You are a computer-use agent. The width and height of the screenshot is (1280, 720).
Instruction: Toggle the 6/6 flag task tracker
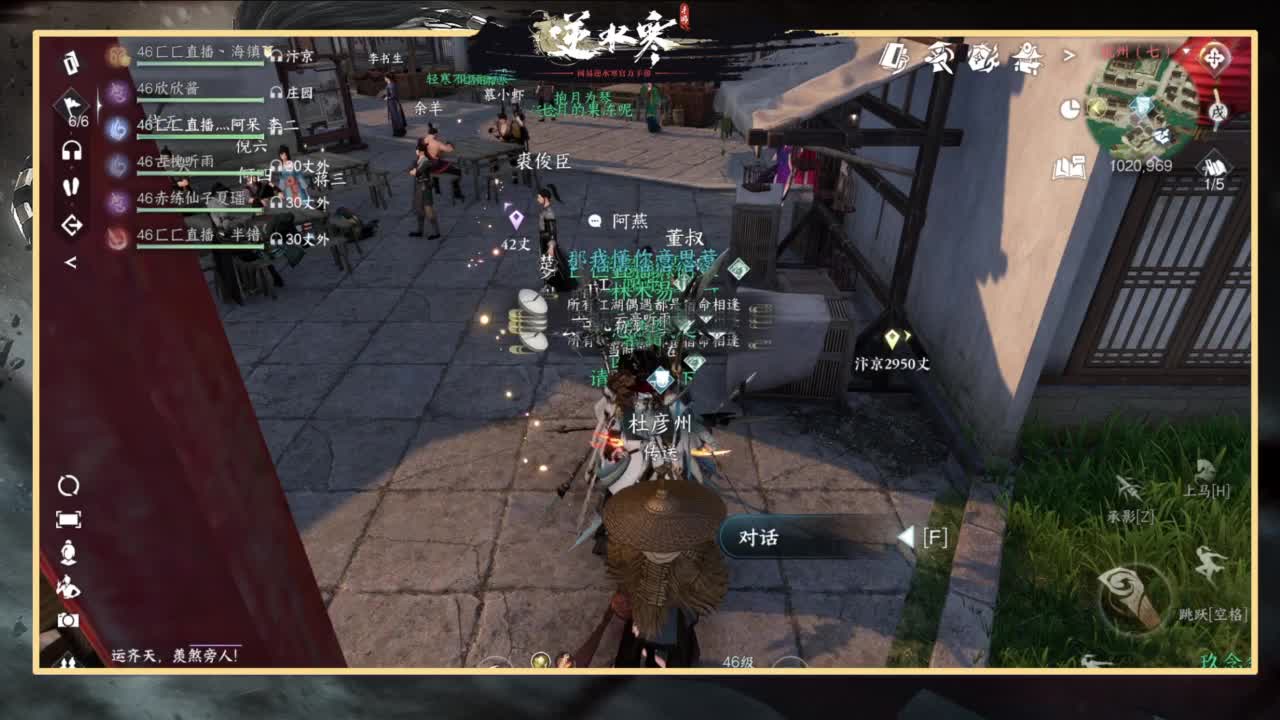click(x=72, y=105)
